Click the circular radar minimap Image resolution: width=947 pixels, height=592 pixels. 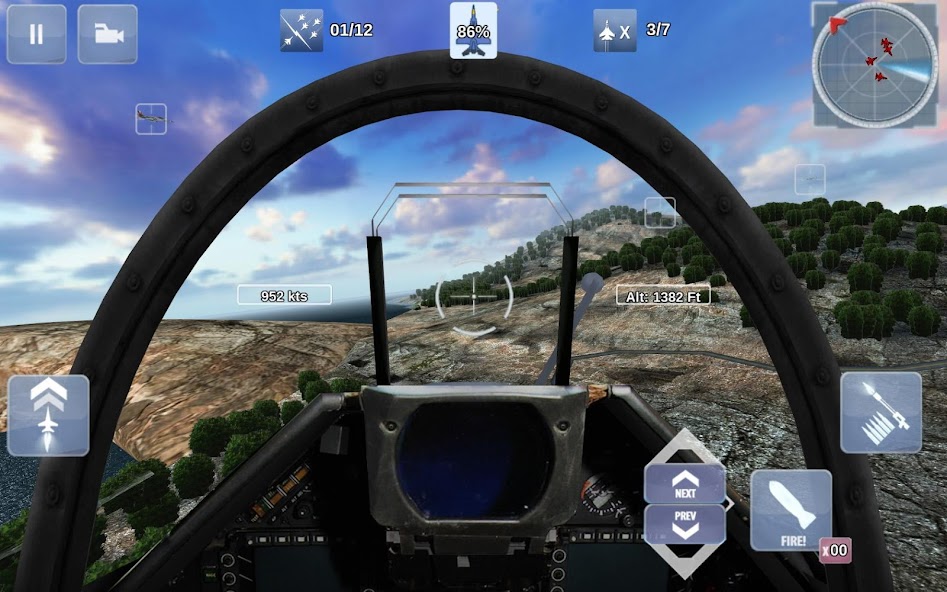(875, 64)
